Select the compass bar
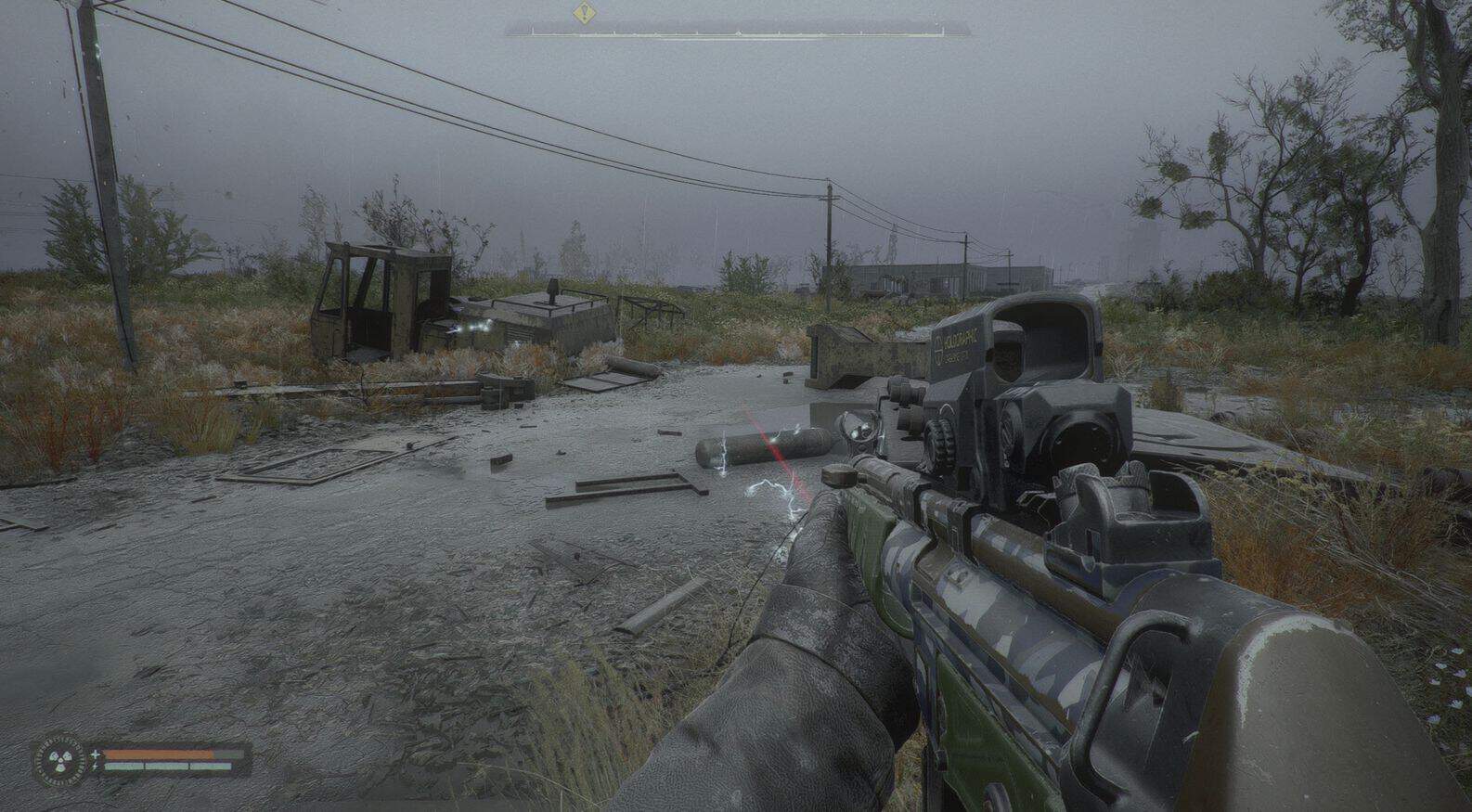 (738, 32)
